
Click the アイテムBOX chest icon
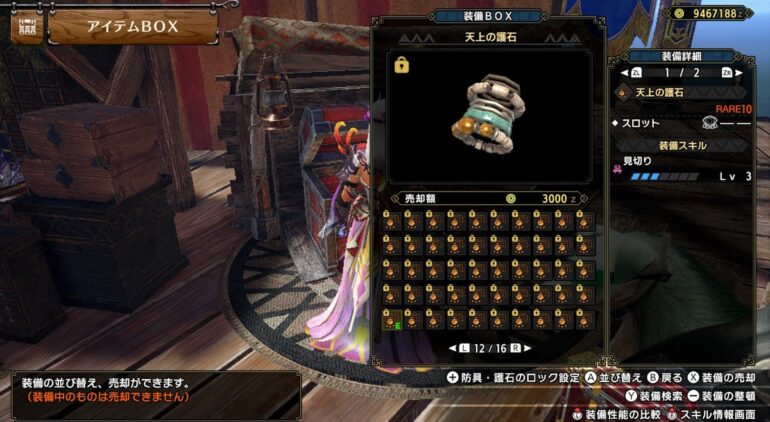coord(26,27)
